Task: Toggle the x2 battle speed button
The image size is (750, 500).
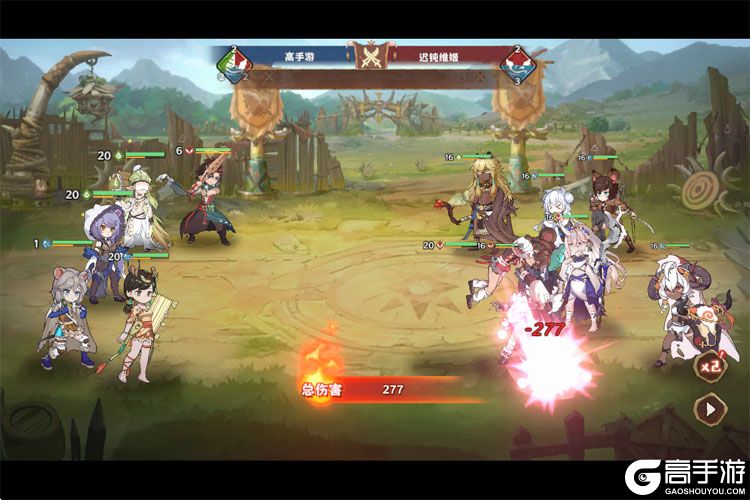Action: (709, 366)
